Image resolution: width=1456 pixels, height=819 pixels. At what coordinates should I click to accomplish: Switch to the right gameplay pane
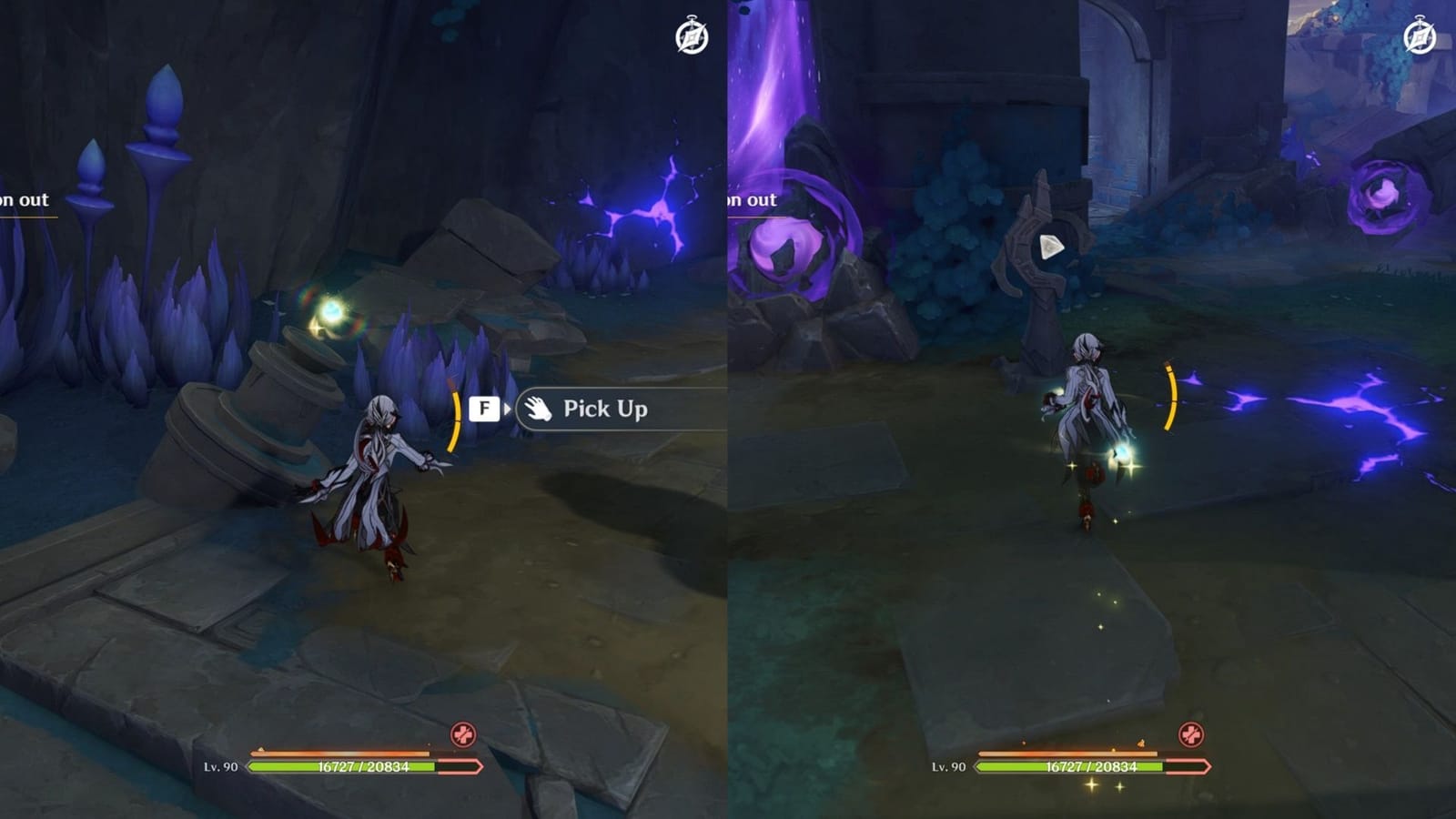point(1092,409)
